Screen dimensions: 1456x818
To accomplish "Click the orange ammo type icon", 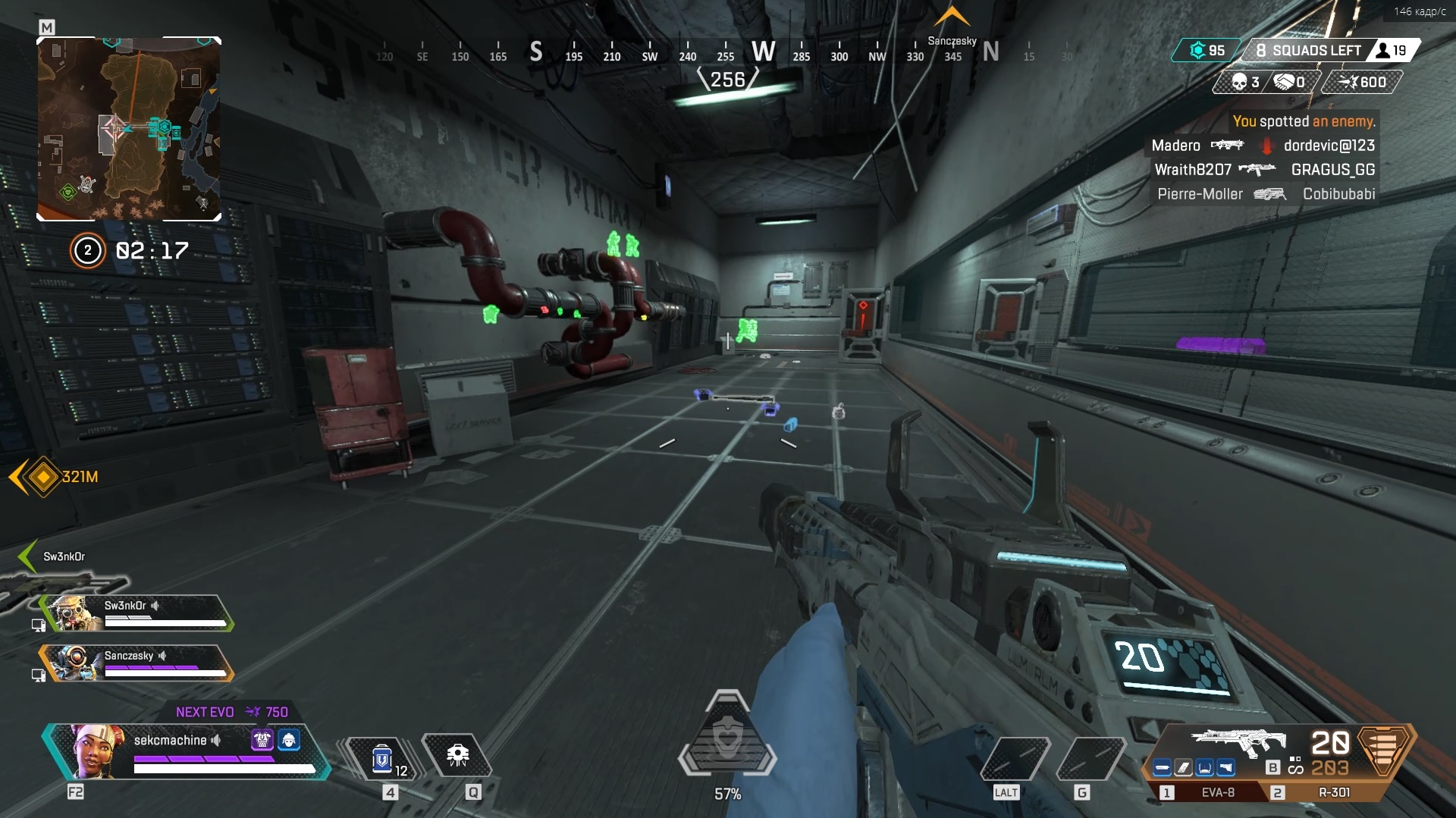I will tap(1385, 749).
